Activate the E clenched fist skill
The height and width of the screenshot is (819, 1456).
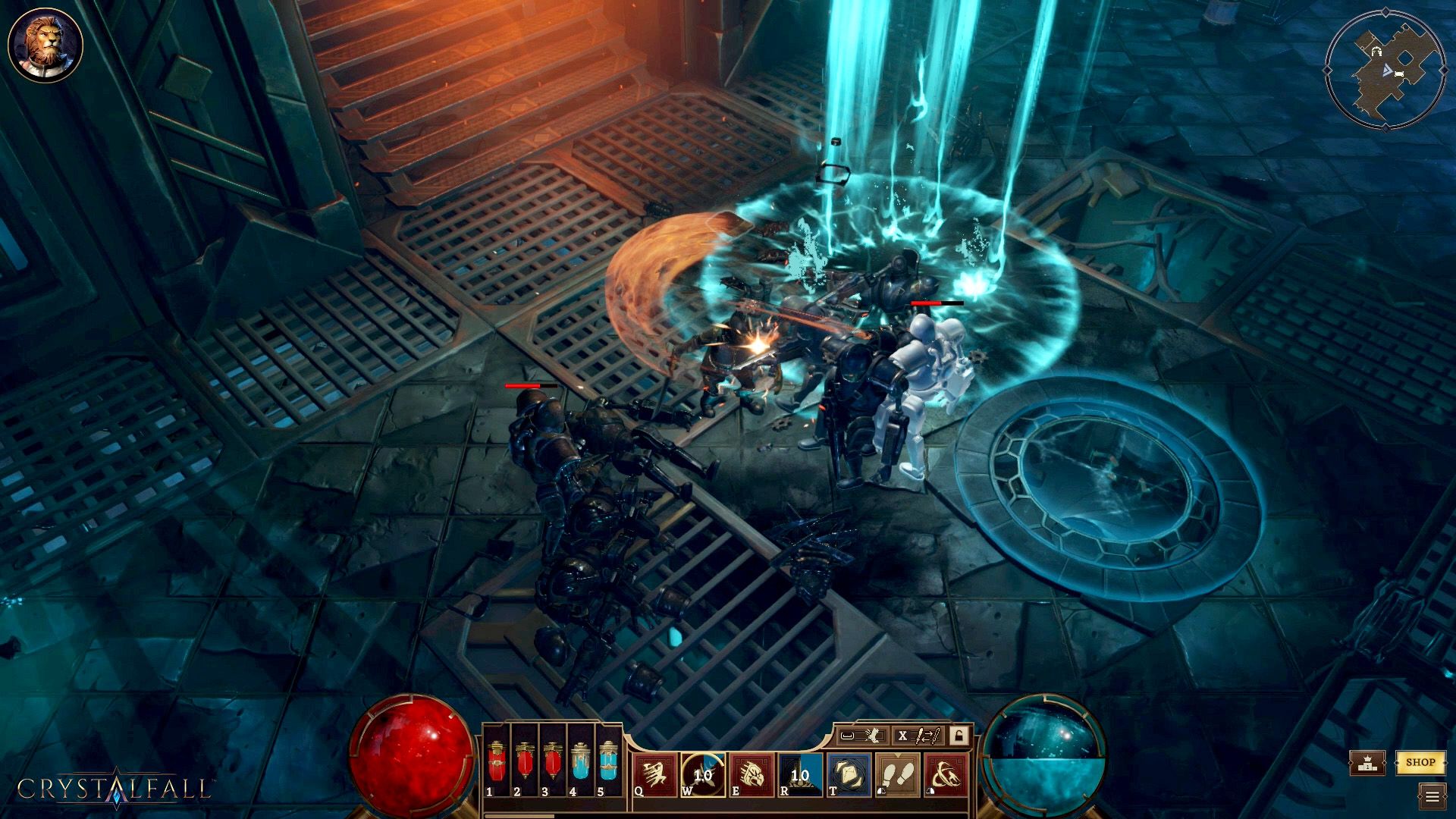[752, 774]
